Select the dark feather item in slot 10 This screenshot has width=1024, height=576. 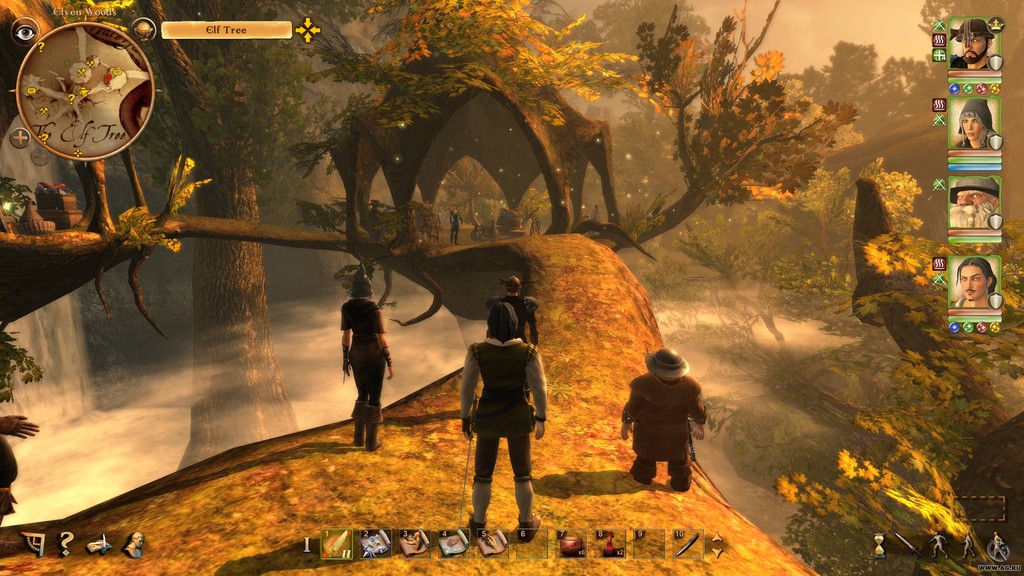click(688, 543)
